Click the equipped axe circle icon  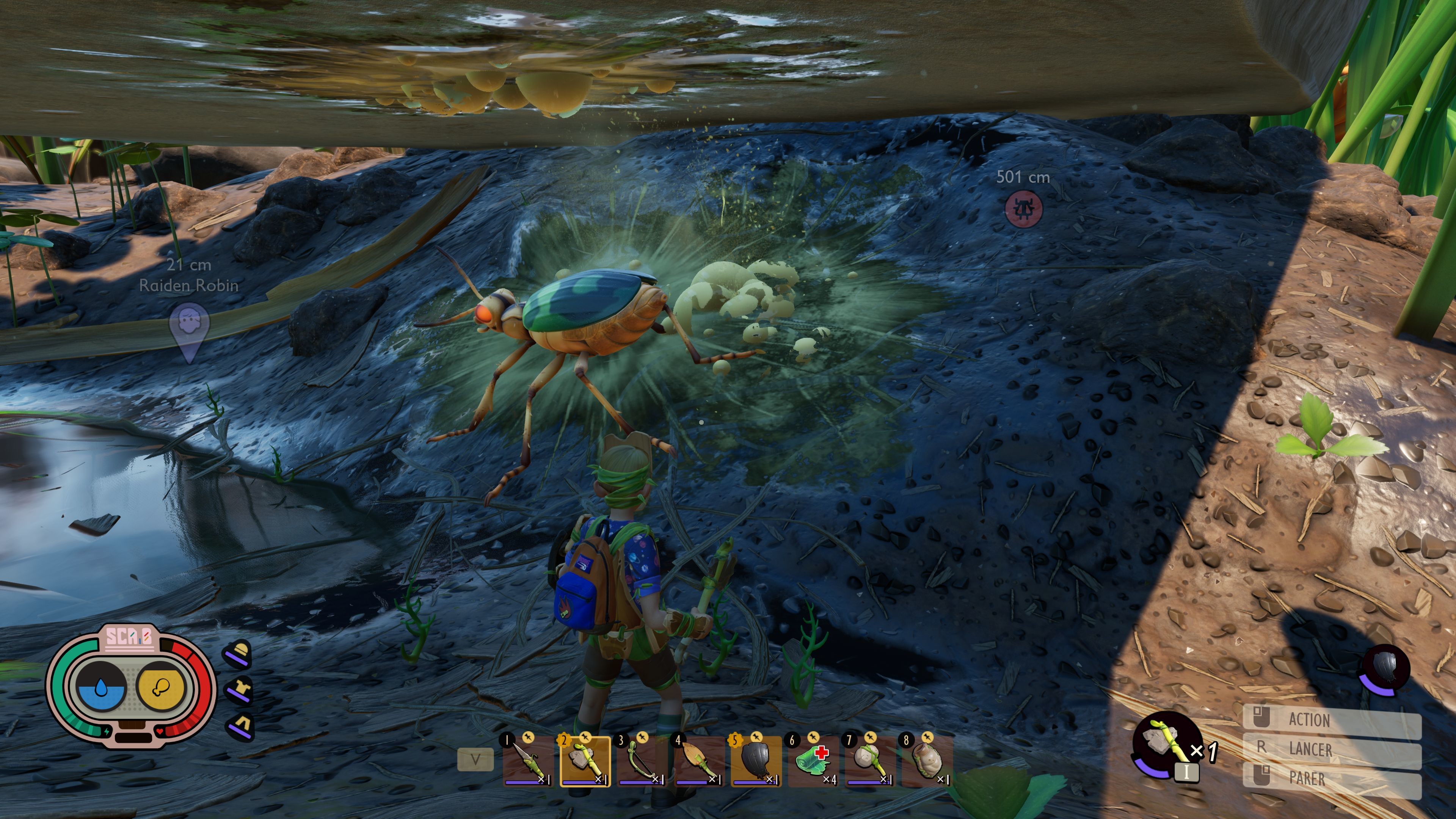[1162, 744]
